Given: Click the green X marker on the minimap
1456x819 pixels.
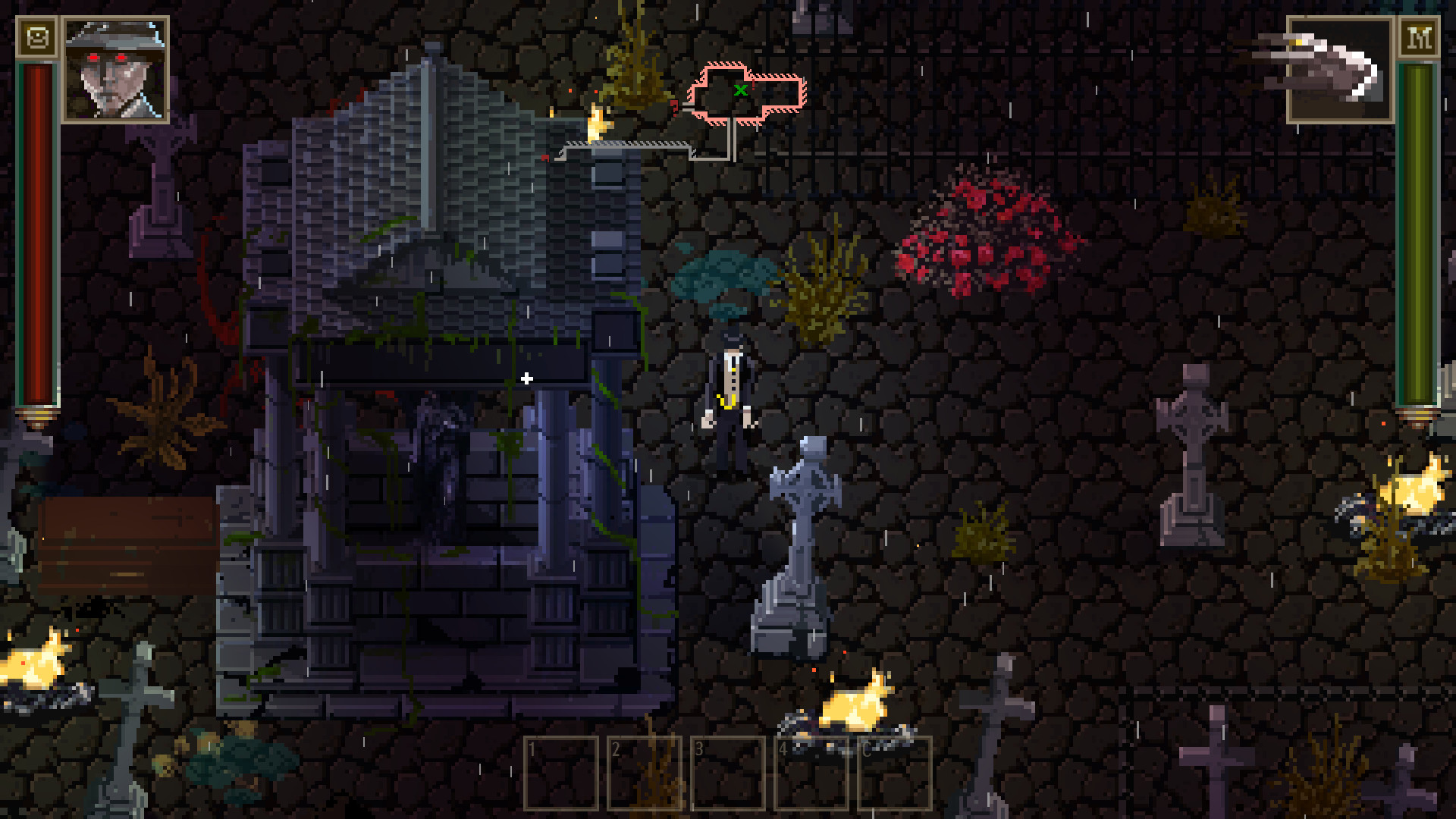Looking at the screenshot, I should 741,90.
